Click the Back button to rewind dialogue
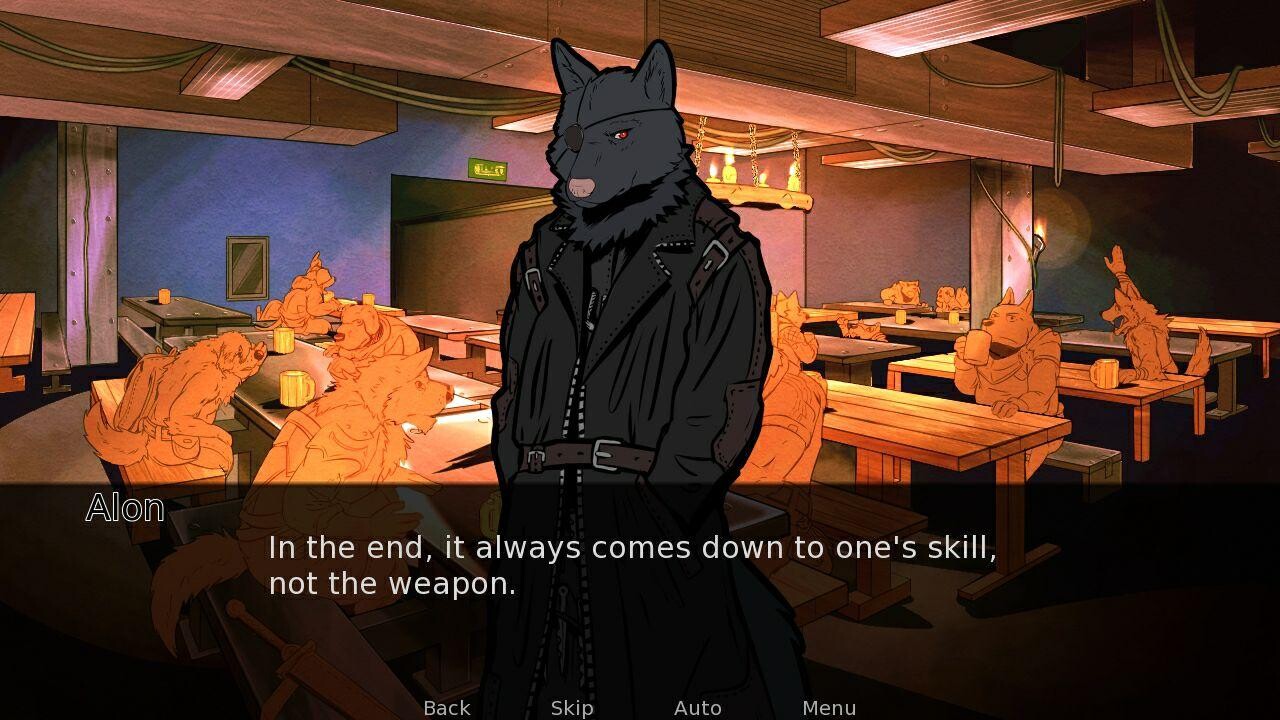This screenshot has width=1280, height=720. click(447, 707)
